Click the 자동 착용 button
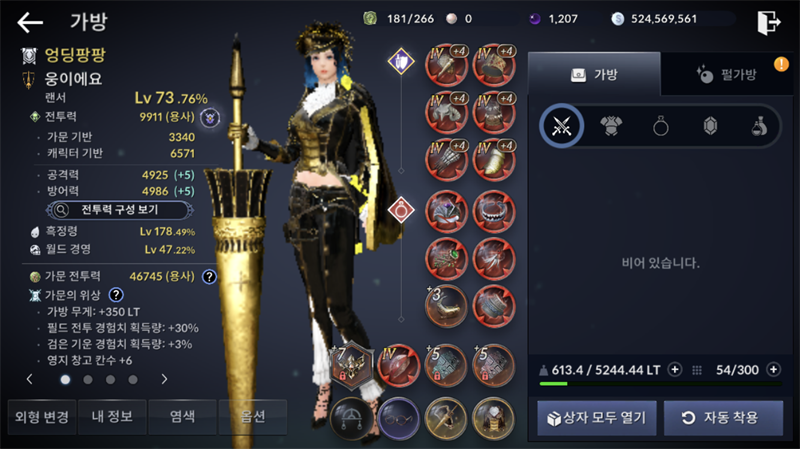 723,417
